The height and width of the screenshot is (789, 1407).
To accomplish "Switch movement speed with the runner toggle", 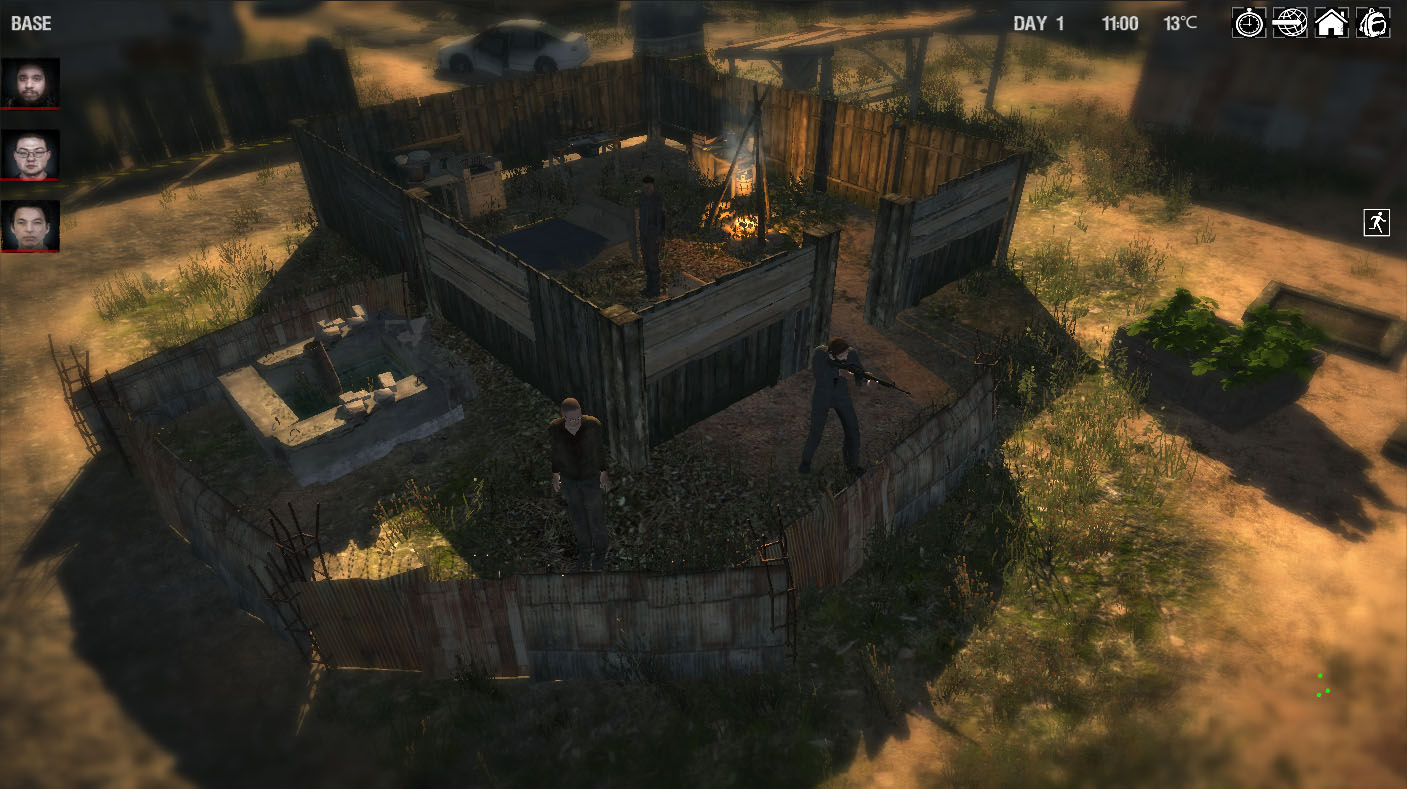I will [1375, 222].
